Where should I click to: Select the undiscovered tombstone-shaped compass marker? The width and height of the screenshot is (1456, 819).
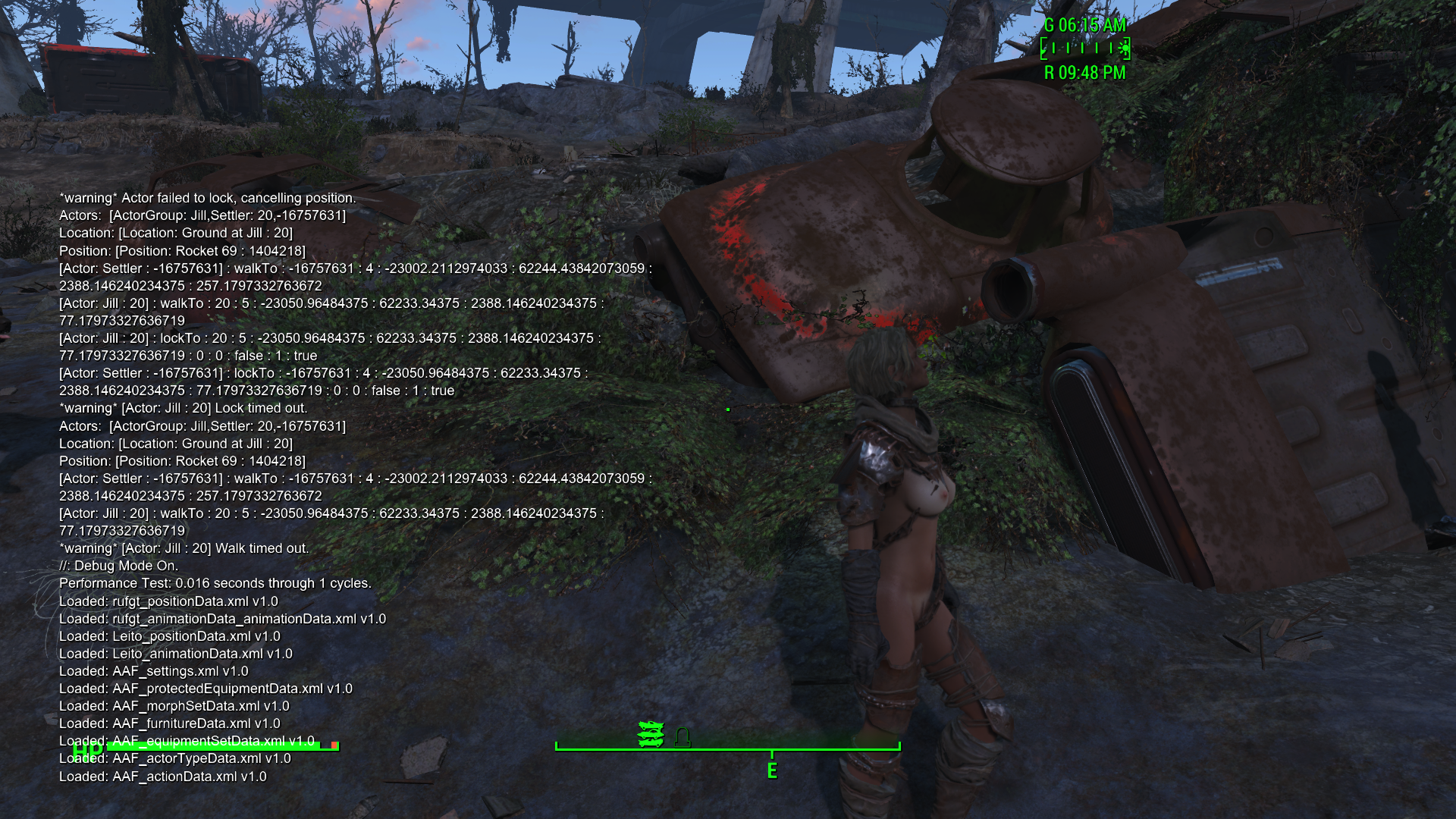(x=682, y=737)
